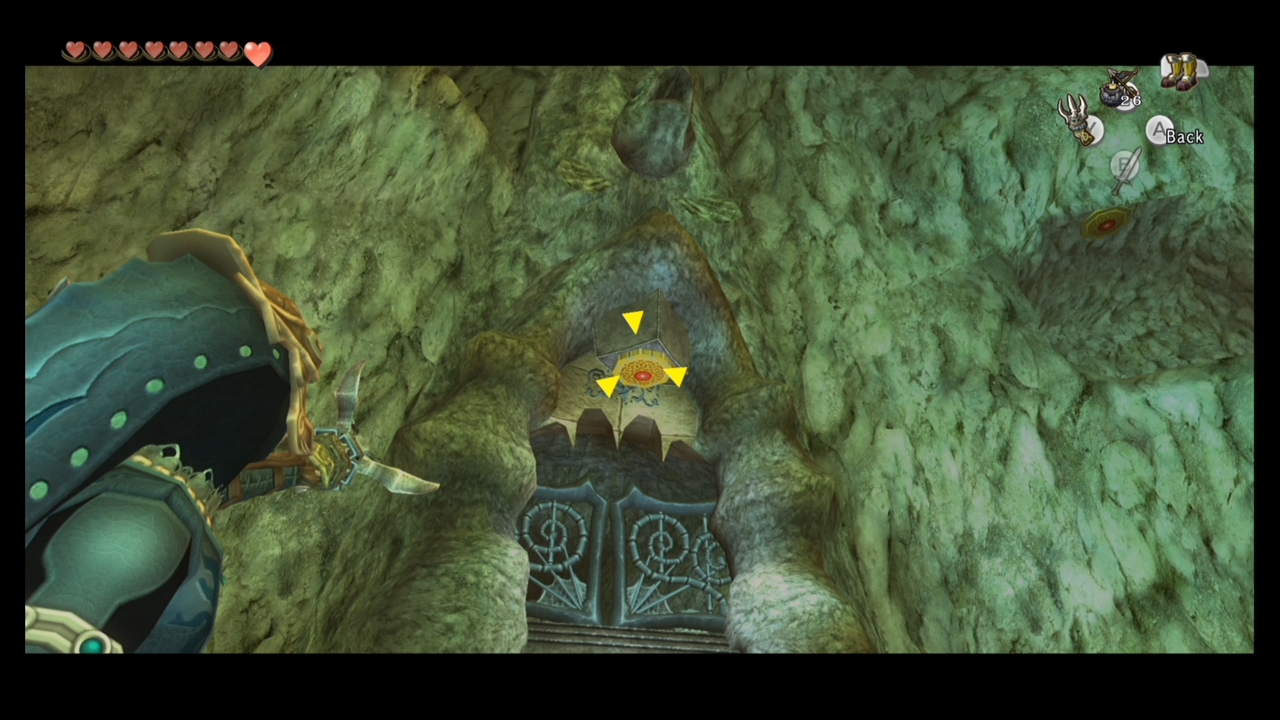Click the X button circle behind the bomb bag
The image size is (1280, 720).
(1128, 97)
